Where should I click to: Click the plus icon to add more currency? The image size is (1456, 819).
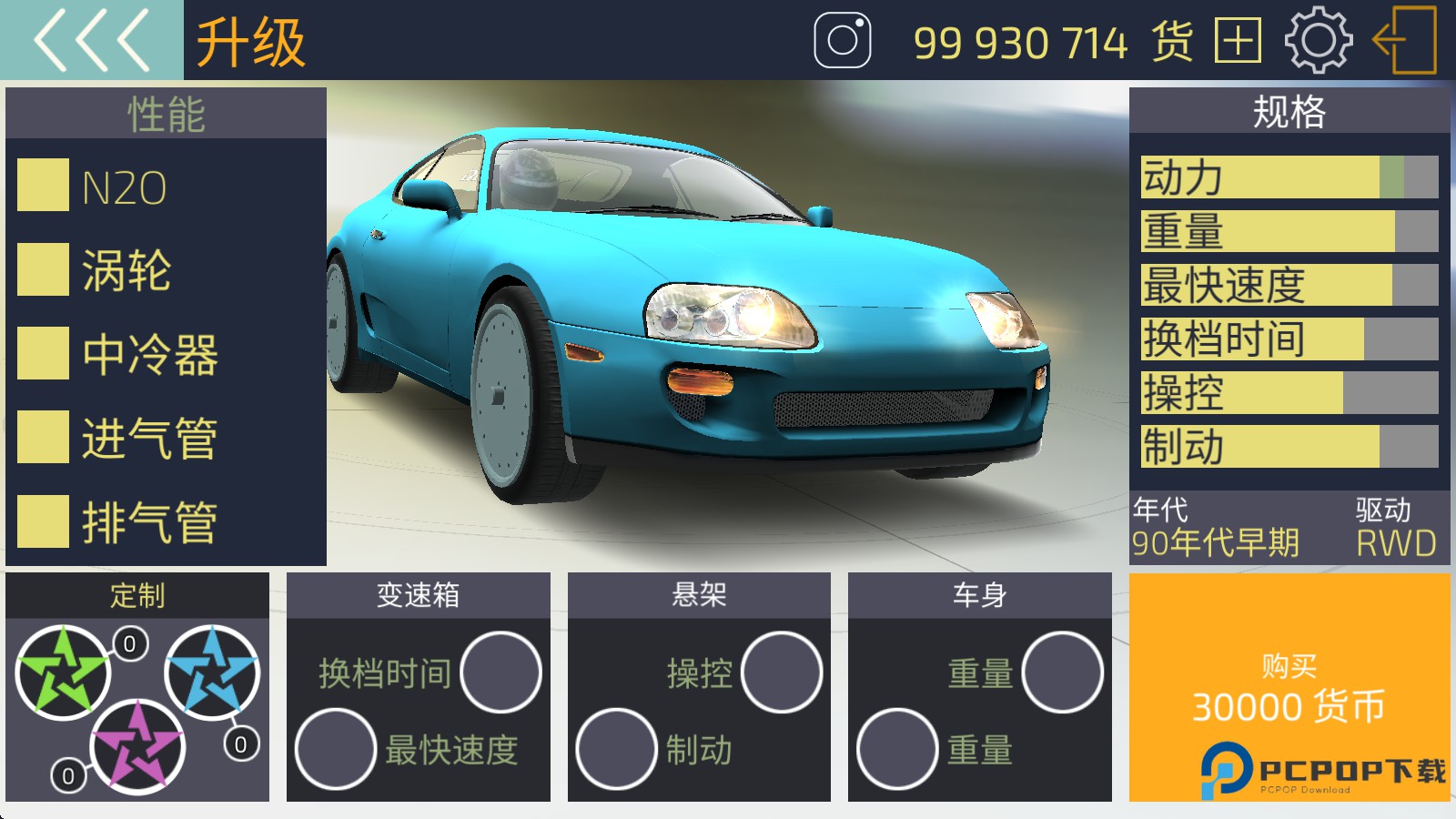1239,41
